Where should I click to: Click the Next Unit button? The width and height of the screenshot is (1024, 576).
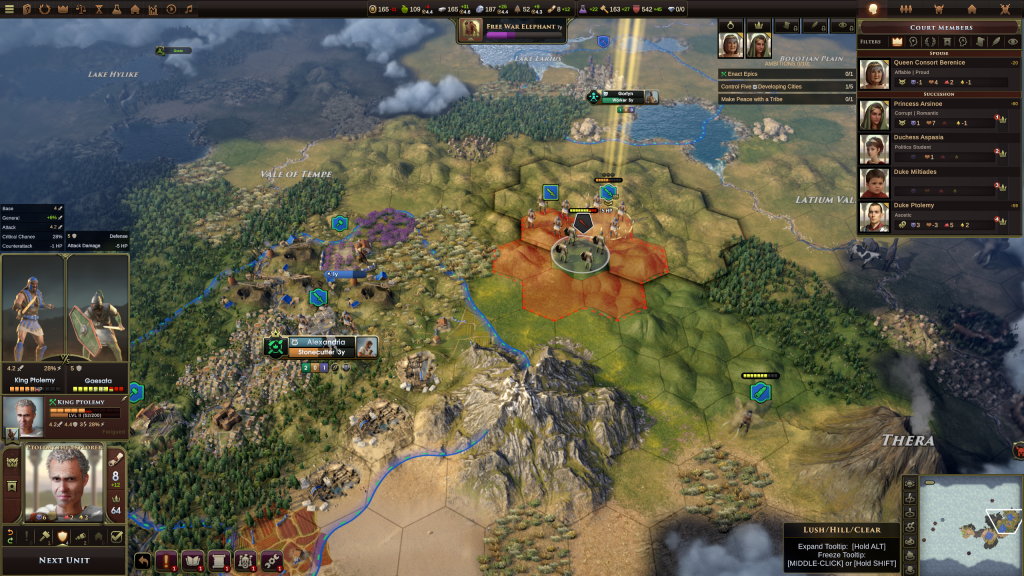[x=64, y=560]
